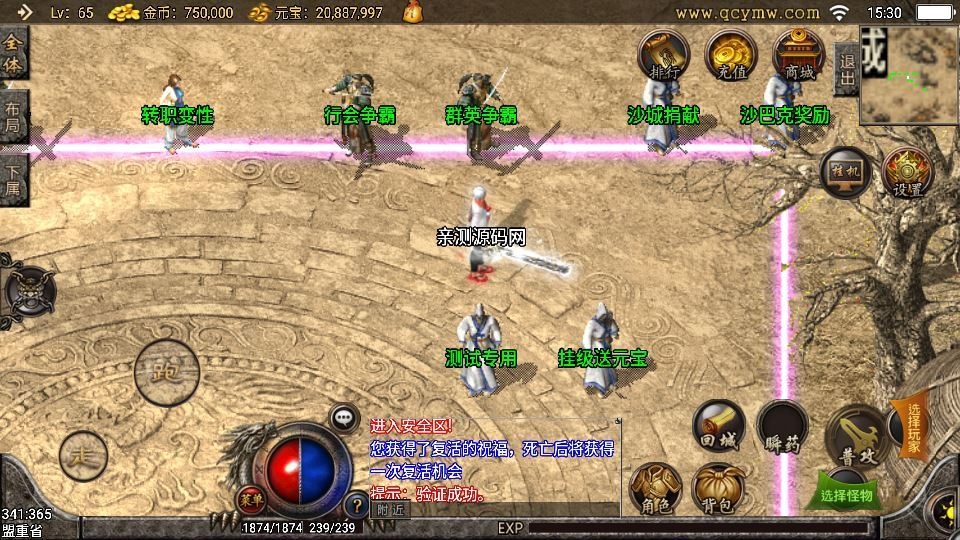Tap the 走 walk button
Screen dimensions: 960x540
point(83,456)
